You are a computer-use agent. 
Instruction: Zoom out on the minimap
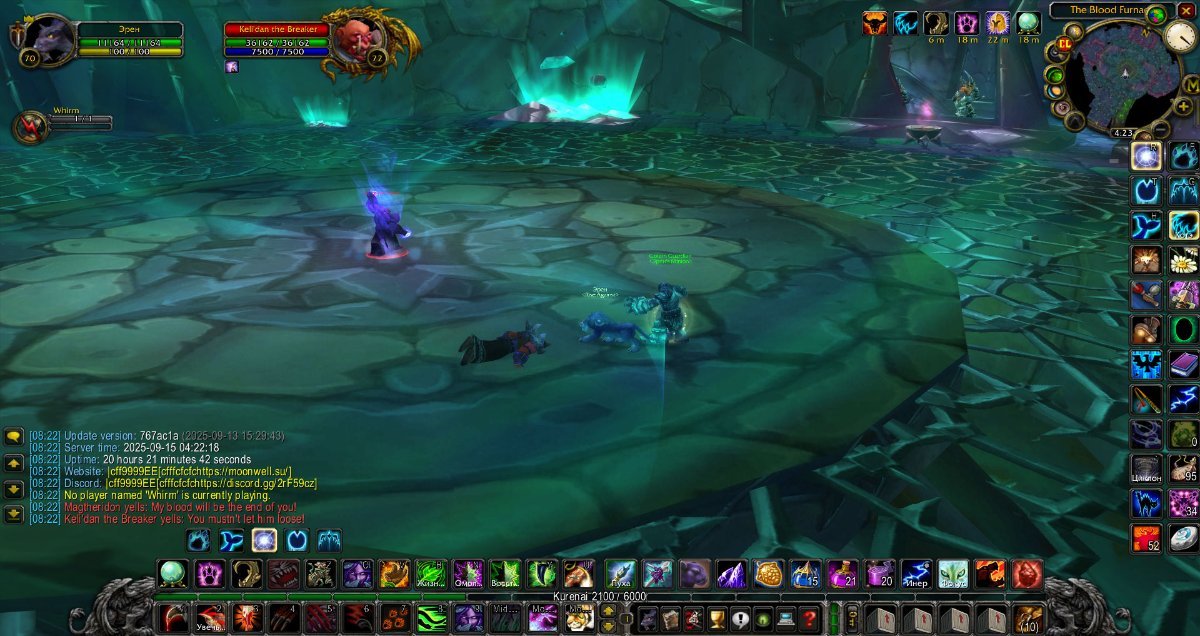[1161, 129]
